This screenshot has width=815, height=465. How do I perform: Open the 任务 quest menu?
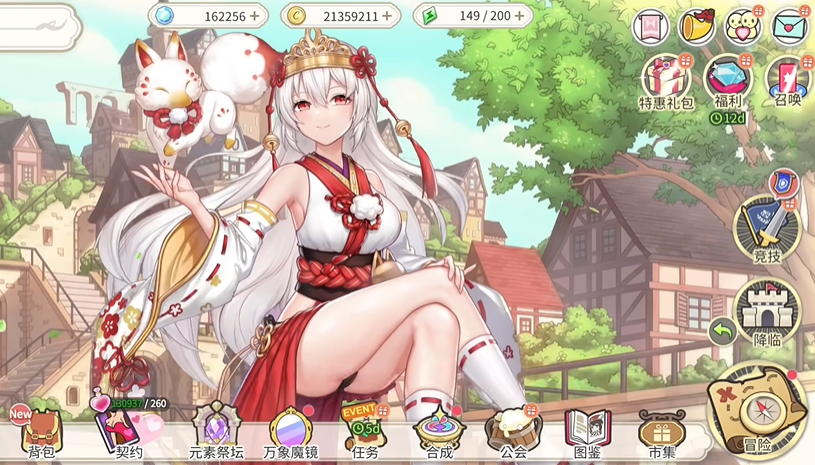pos(365,432)
